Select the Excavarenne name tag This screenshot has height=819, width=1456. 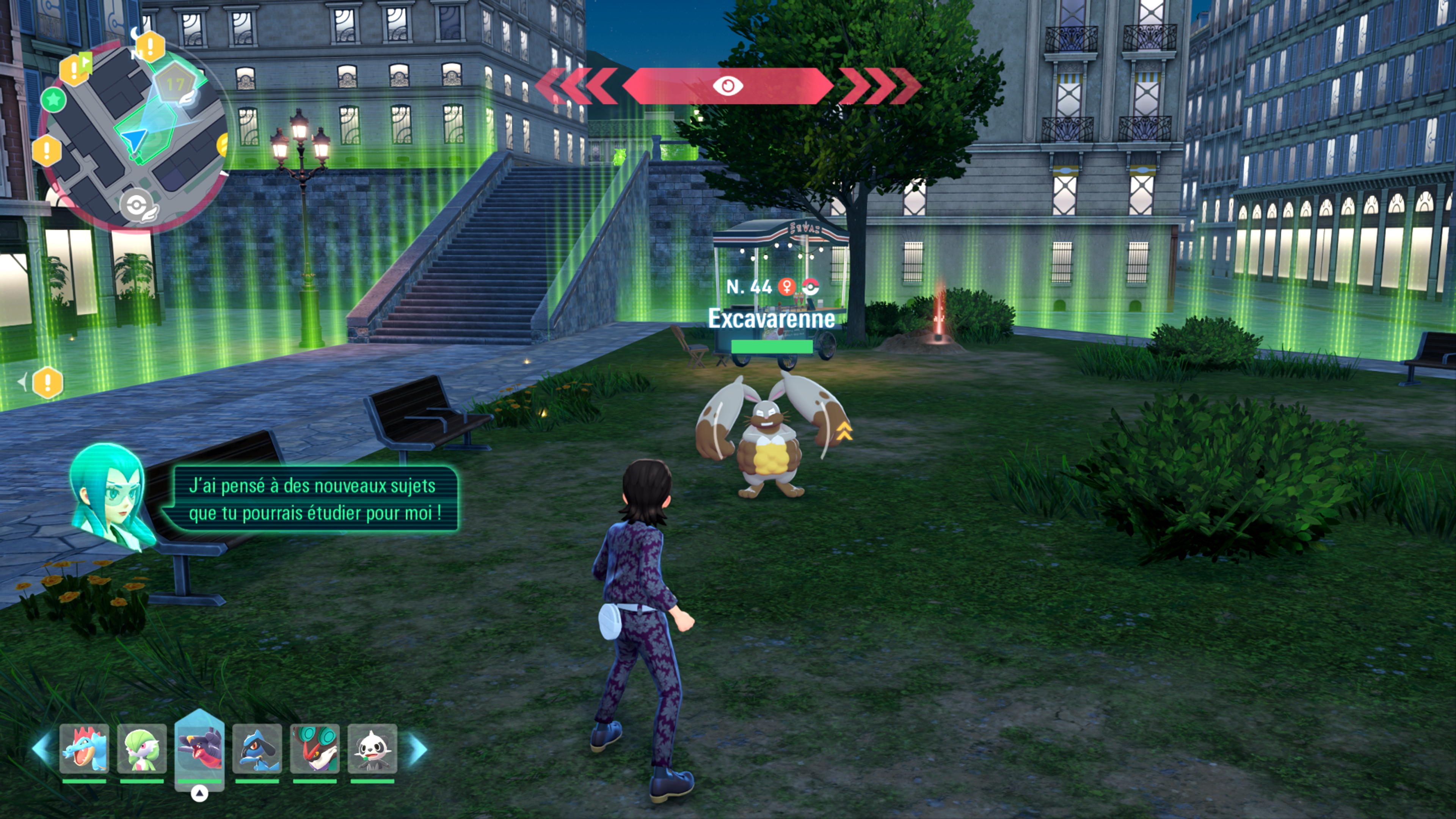pyautogui.click(x=772, y=319)
